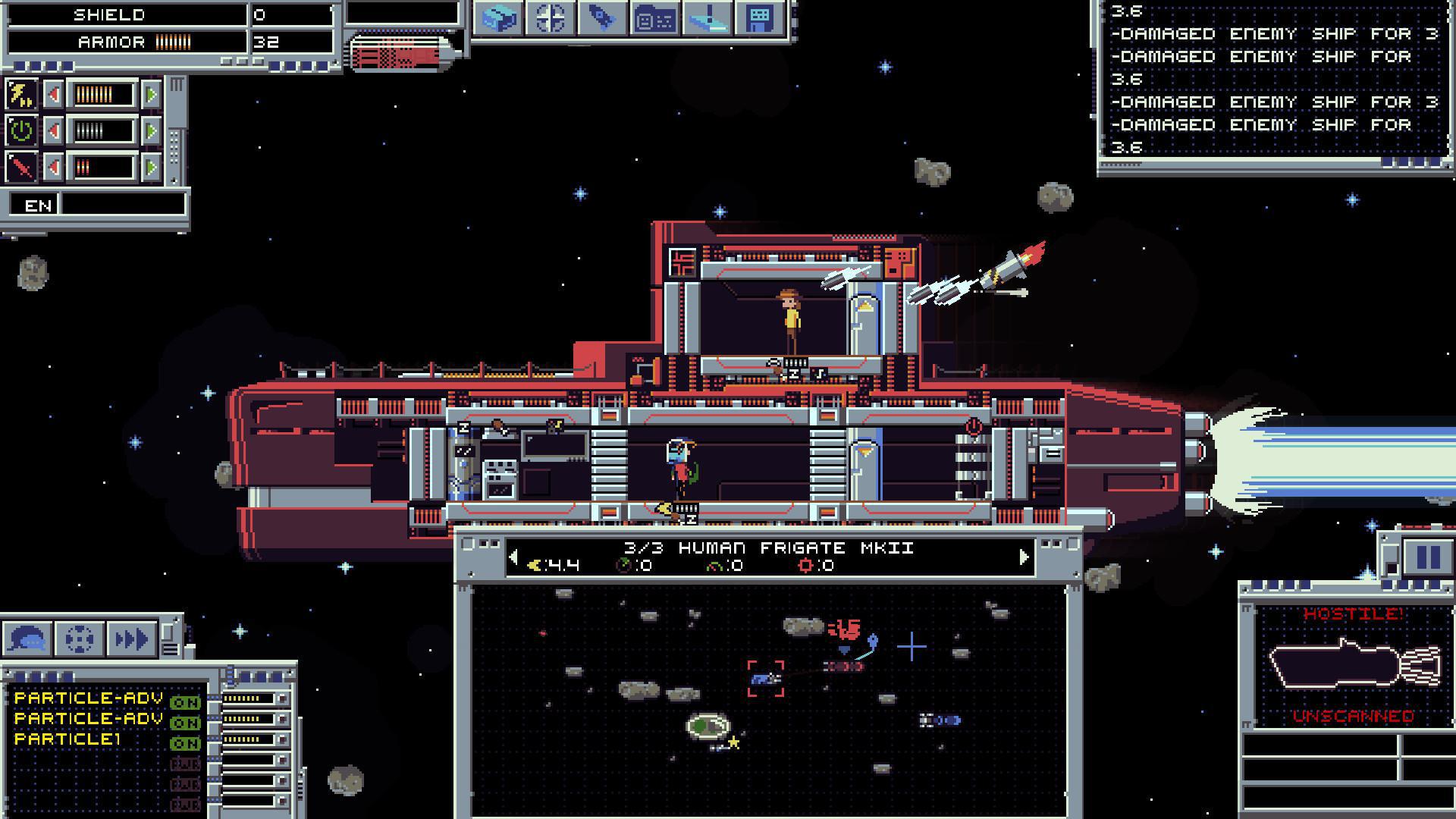
Task: Decrease reactor power with red arrow
Action: tap(53, 129)
